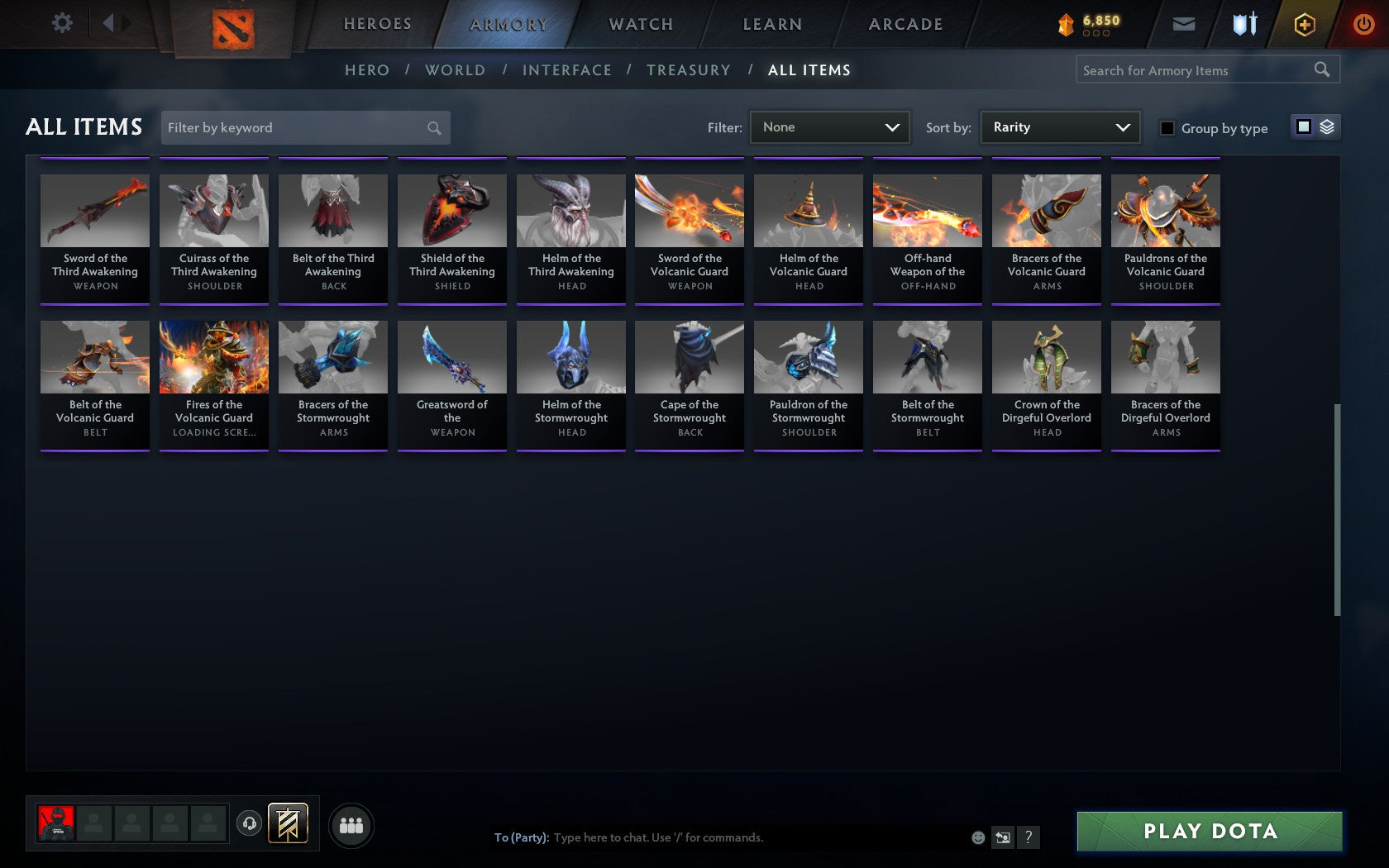Expand the settings gear menu
1389x868 pixels.
(x=60, y=23)
